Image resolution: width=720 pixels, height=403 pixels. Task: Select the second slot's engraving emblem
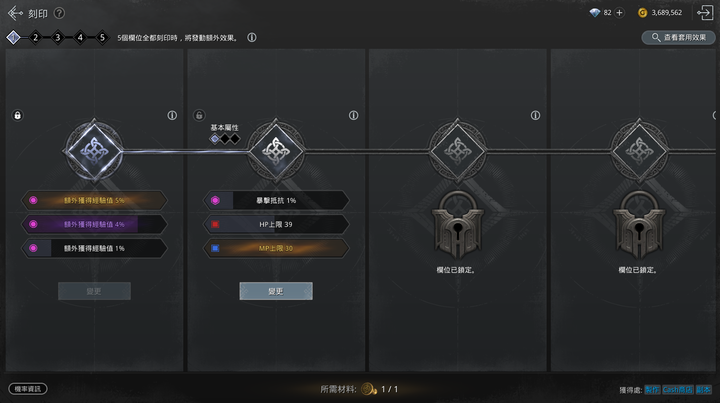[275, 150]
